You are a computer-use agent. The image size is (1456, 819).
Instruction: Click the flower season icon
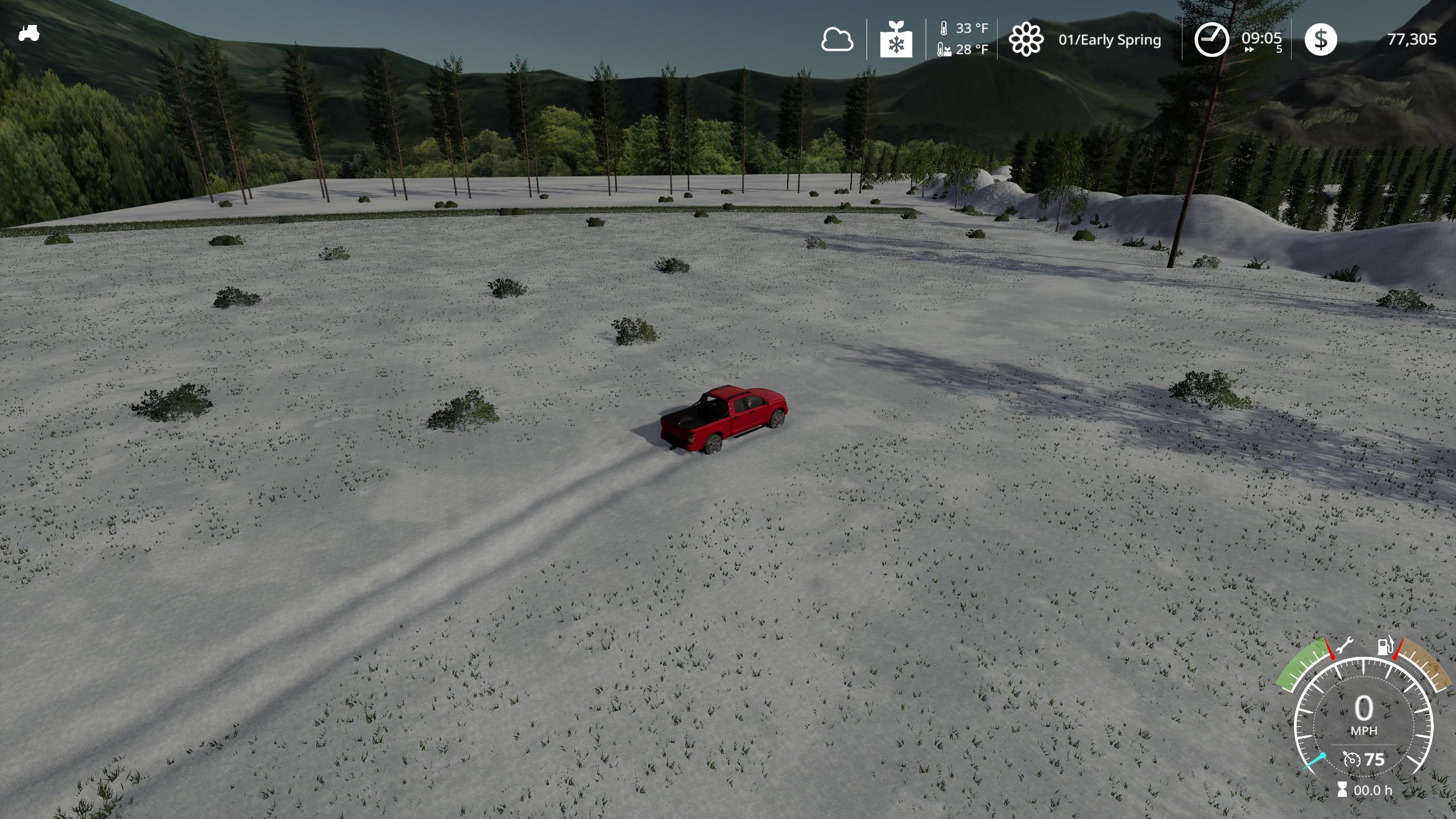1026,39
